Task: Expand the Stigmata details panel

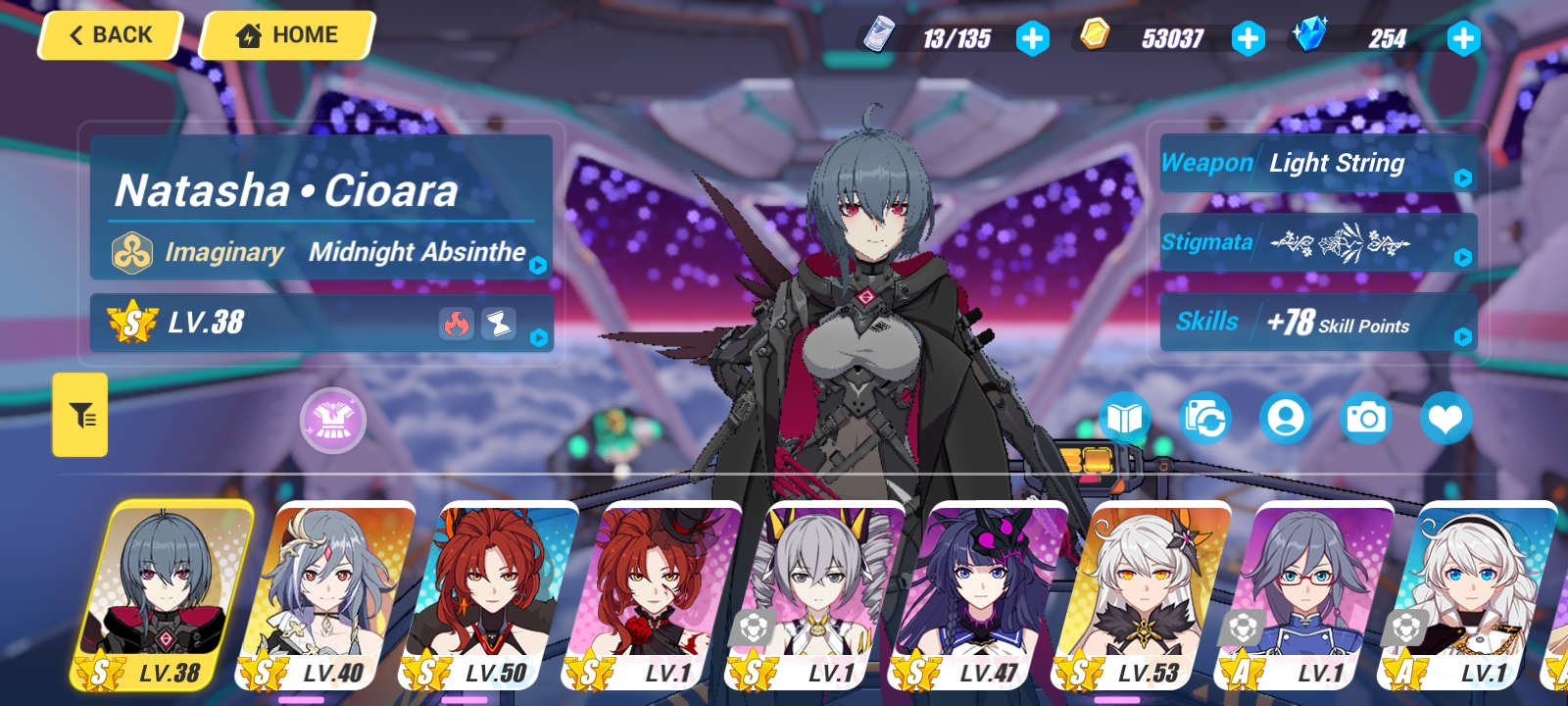Action: (1461, 256)
